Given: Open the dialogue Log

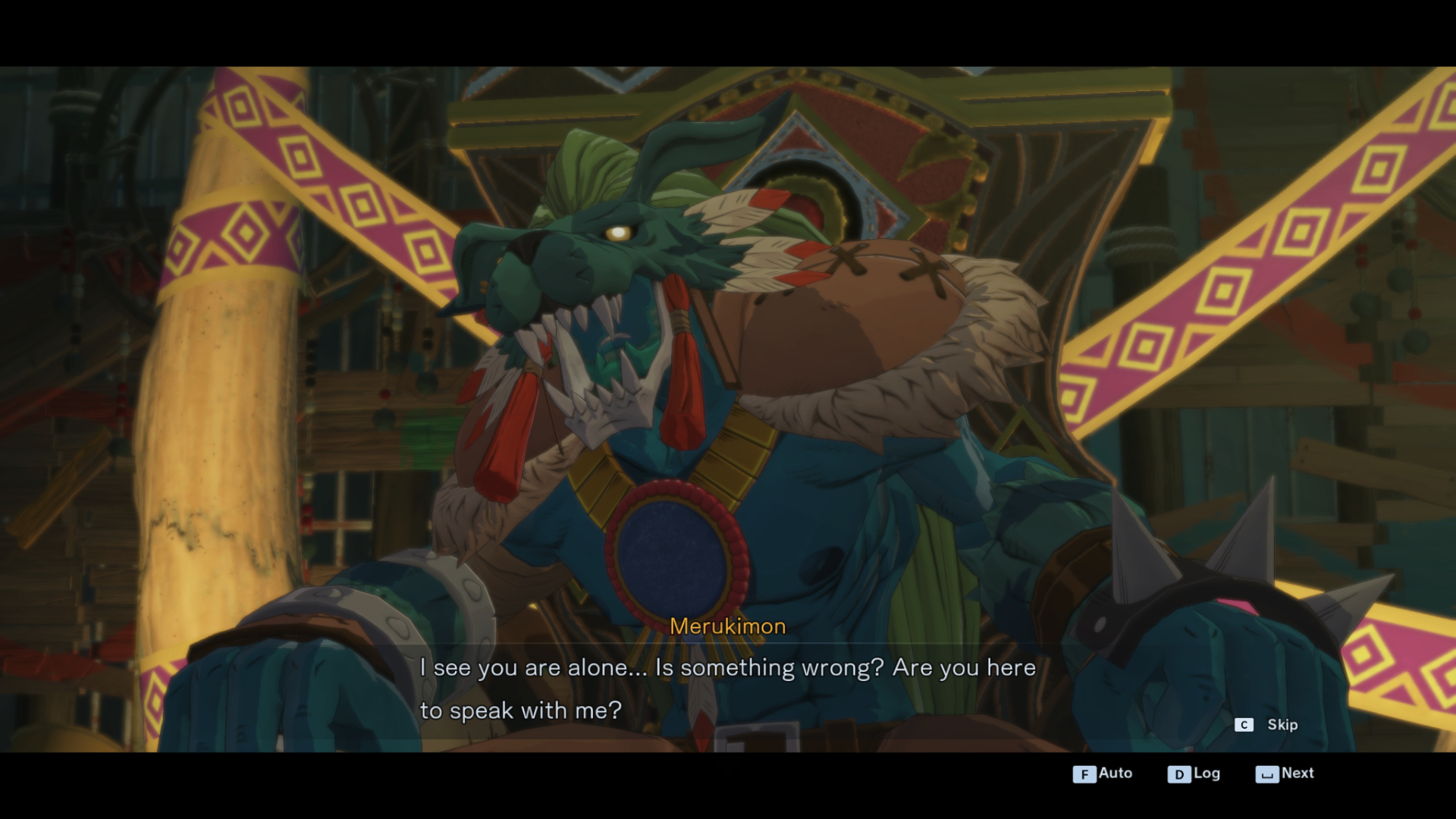Looking at the screenshot, I should [x=1194, y=773].
